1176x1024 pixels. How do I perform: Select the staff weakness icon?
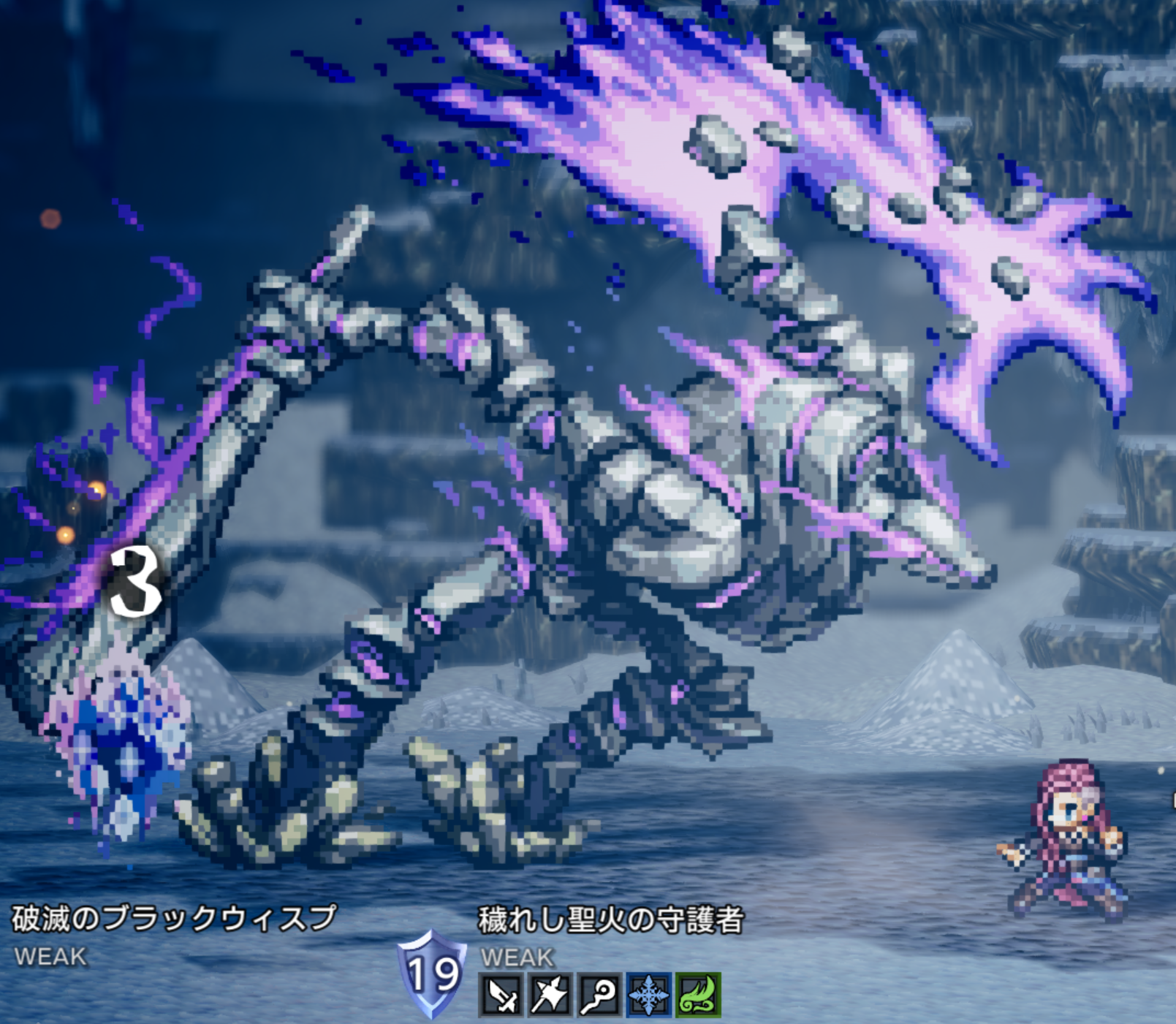pyautogui.click(x=599, y=995)
